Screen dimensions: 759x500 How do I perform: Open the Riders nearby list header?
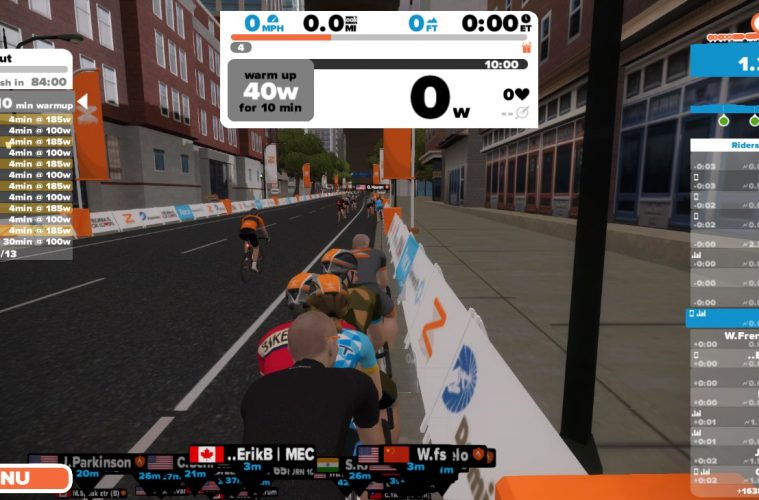tap(728, 145)
